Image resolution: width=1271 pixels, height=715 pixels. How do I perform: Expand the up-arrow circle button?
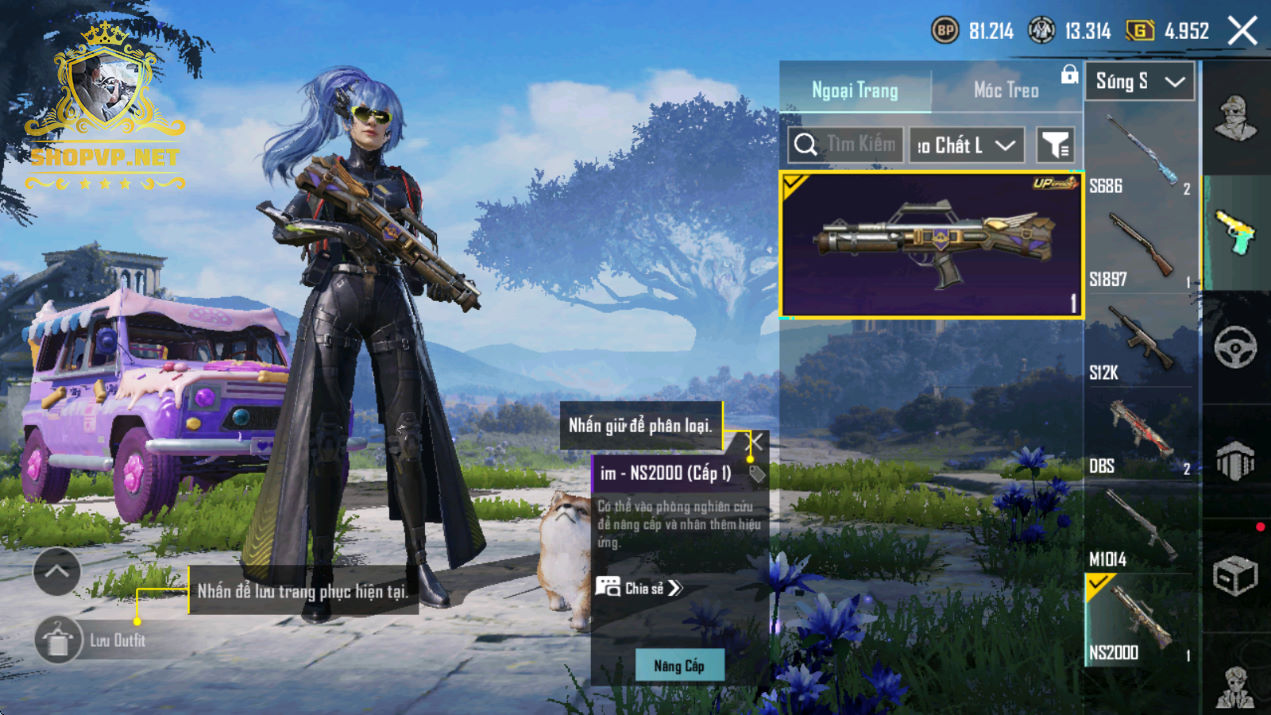57,572
